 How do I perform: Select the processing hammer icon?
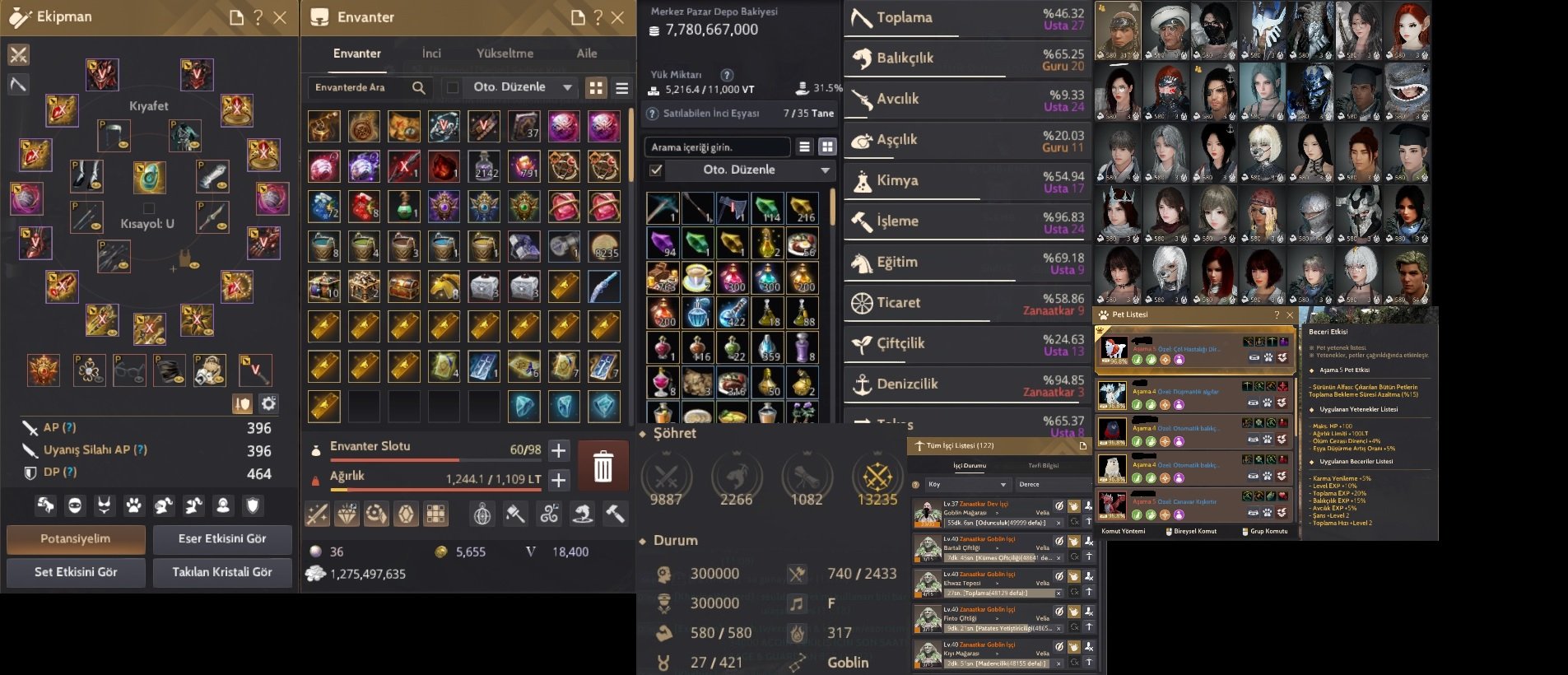[x=614, y=514]
